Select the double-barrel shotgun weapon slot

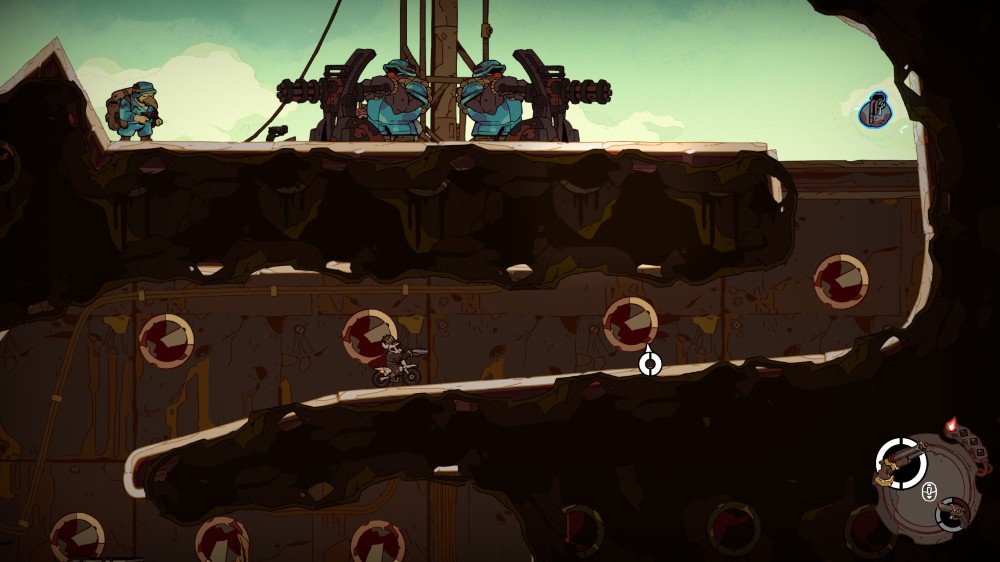coord(900,463)
